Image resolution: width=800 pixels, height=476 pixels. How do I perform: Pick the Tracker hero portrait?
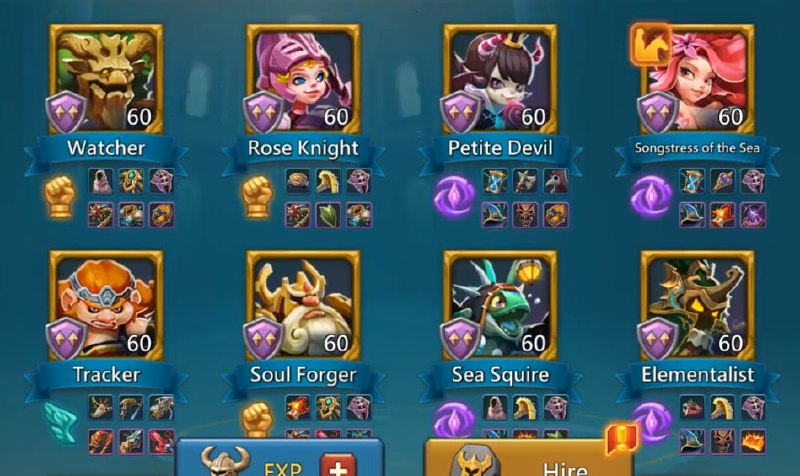coord(106,302)
